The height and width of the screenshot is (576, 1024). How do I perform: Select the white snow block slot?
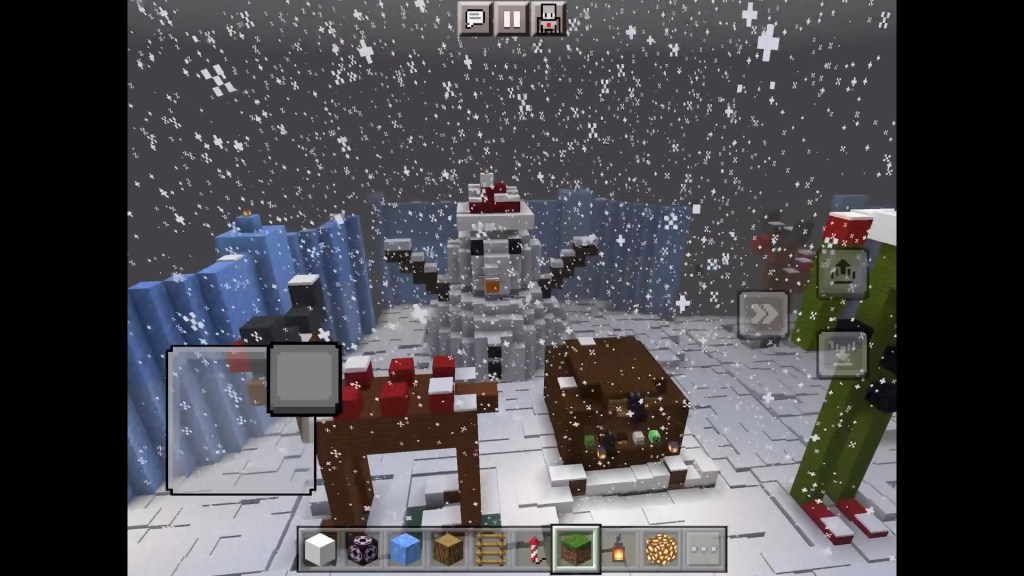pyautogui.click(x=320, y=549)
